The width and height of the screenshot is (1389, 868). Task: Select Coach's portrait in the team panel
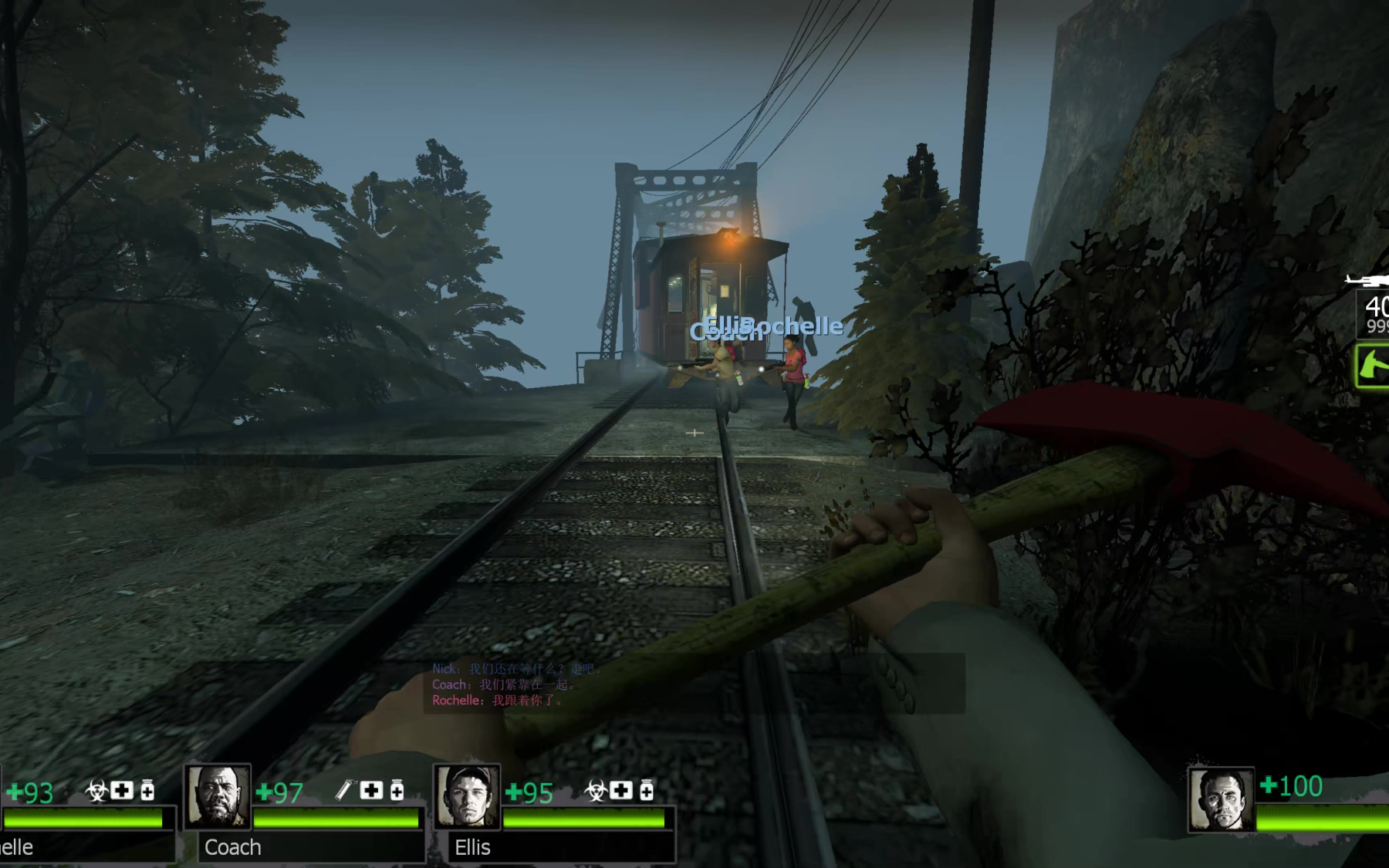(x=218, y=796)
